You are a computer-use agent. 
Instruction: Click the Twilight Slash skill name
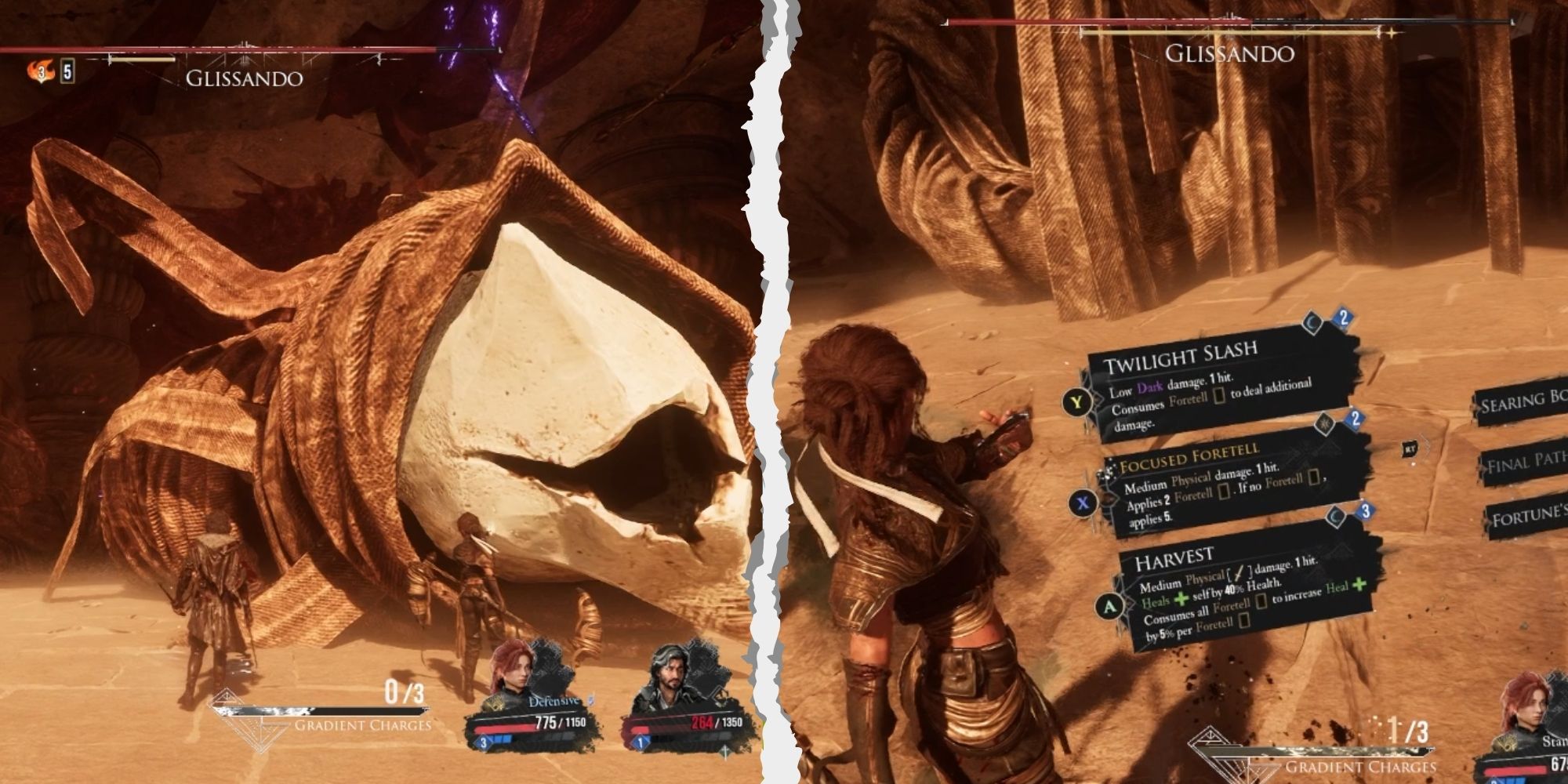click(x=1184, y=356)
